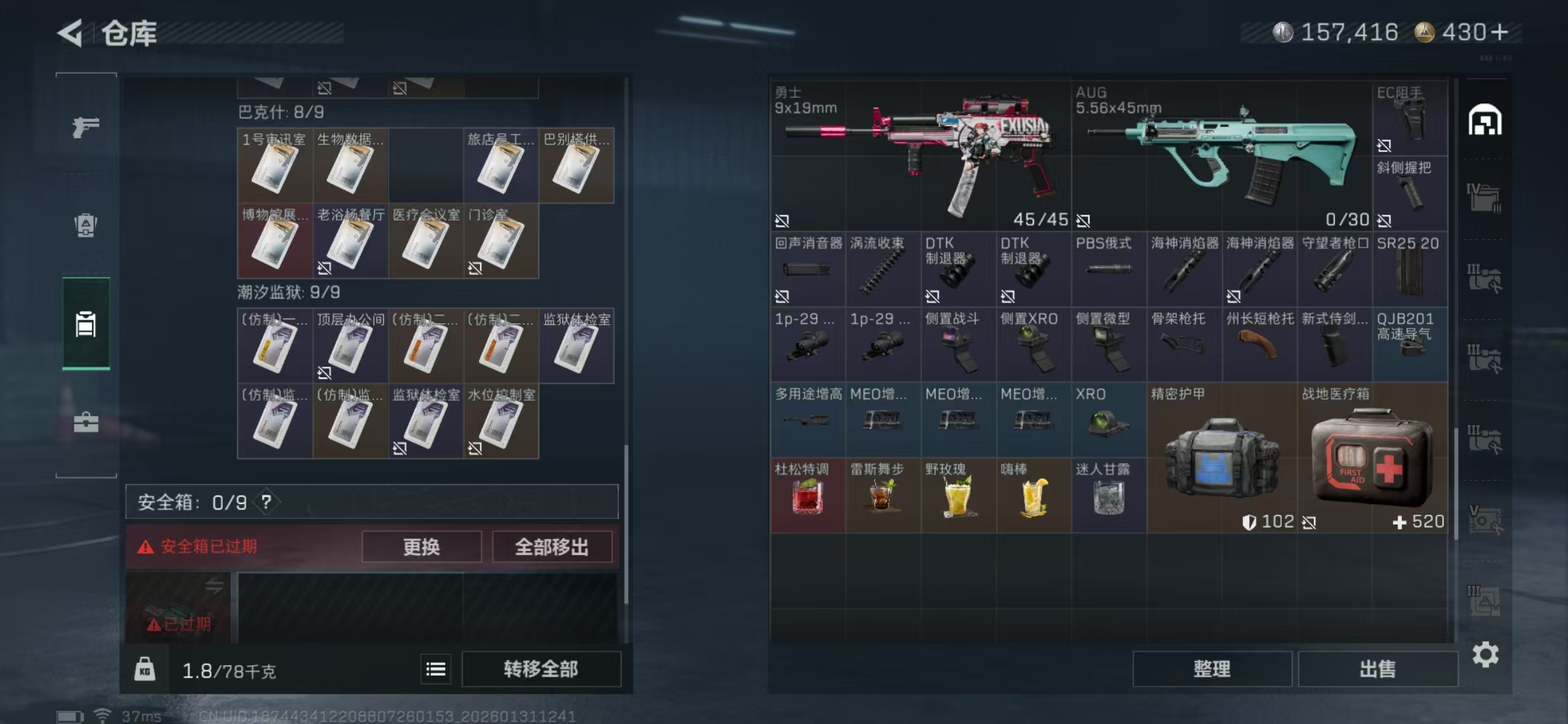Select the expired safe box thumbnail
Image resolution: width=1568 pixels, height=724 pixels.
coord(178,607)
